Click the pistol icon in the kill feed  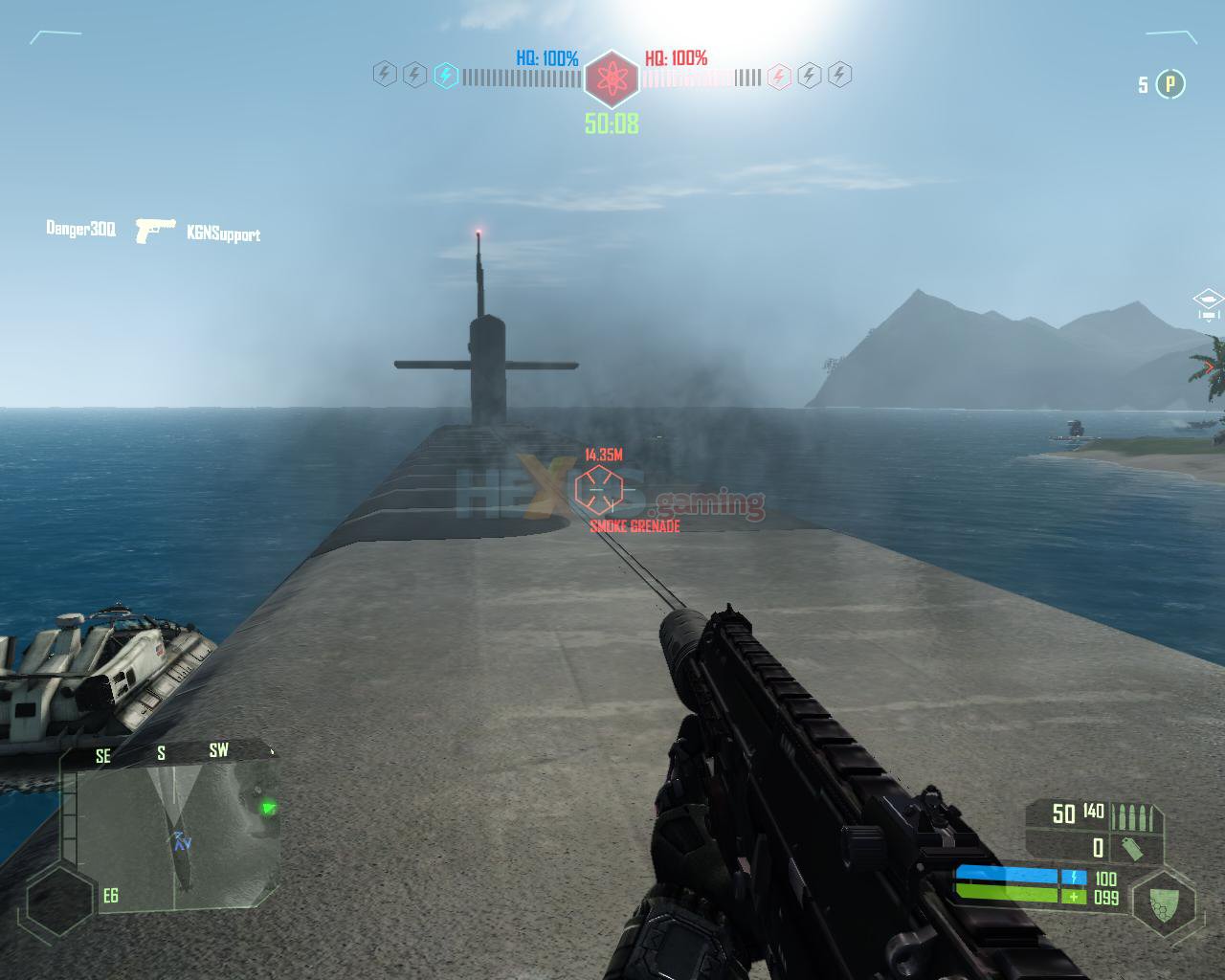[x=154, y=231]
